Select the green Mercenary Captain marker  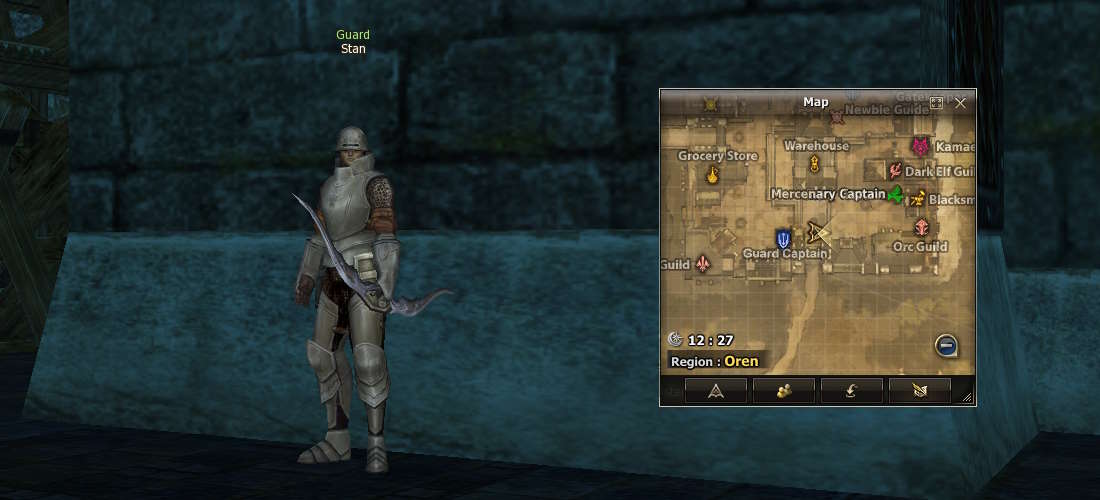tap(895, 194)
